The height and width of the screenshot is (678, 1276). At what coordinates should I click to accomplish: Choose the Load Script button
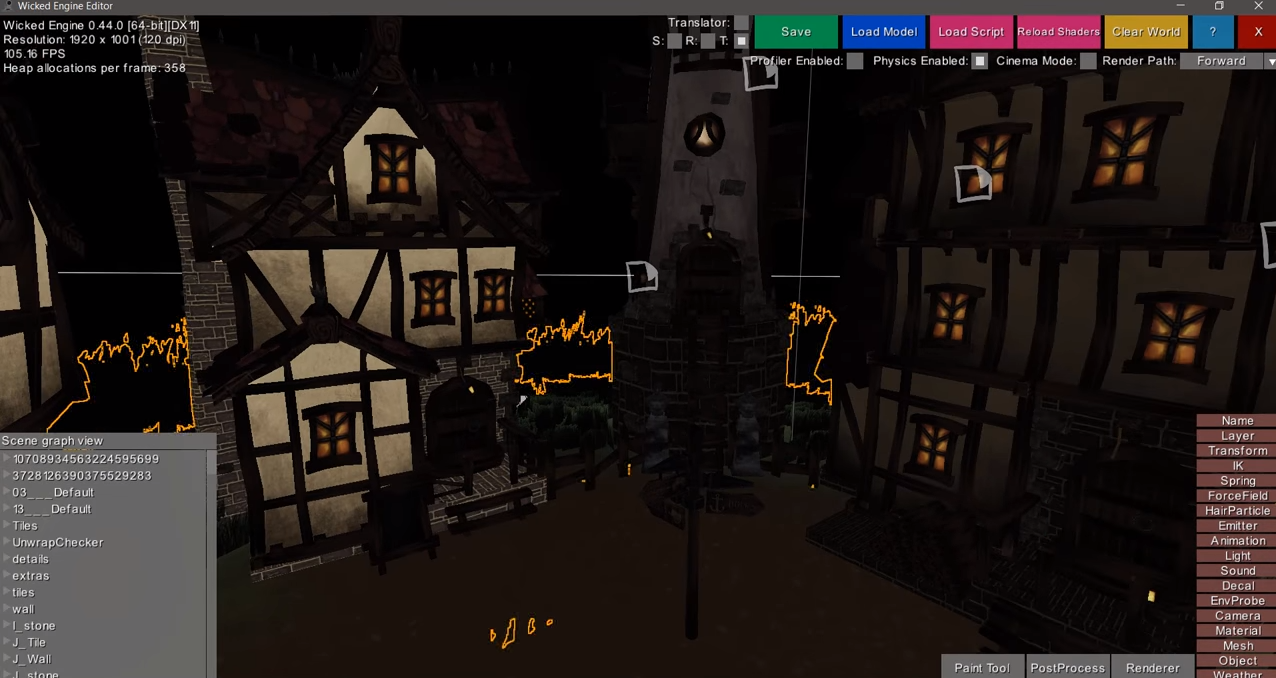[970, 32]
